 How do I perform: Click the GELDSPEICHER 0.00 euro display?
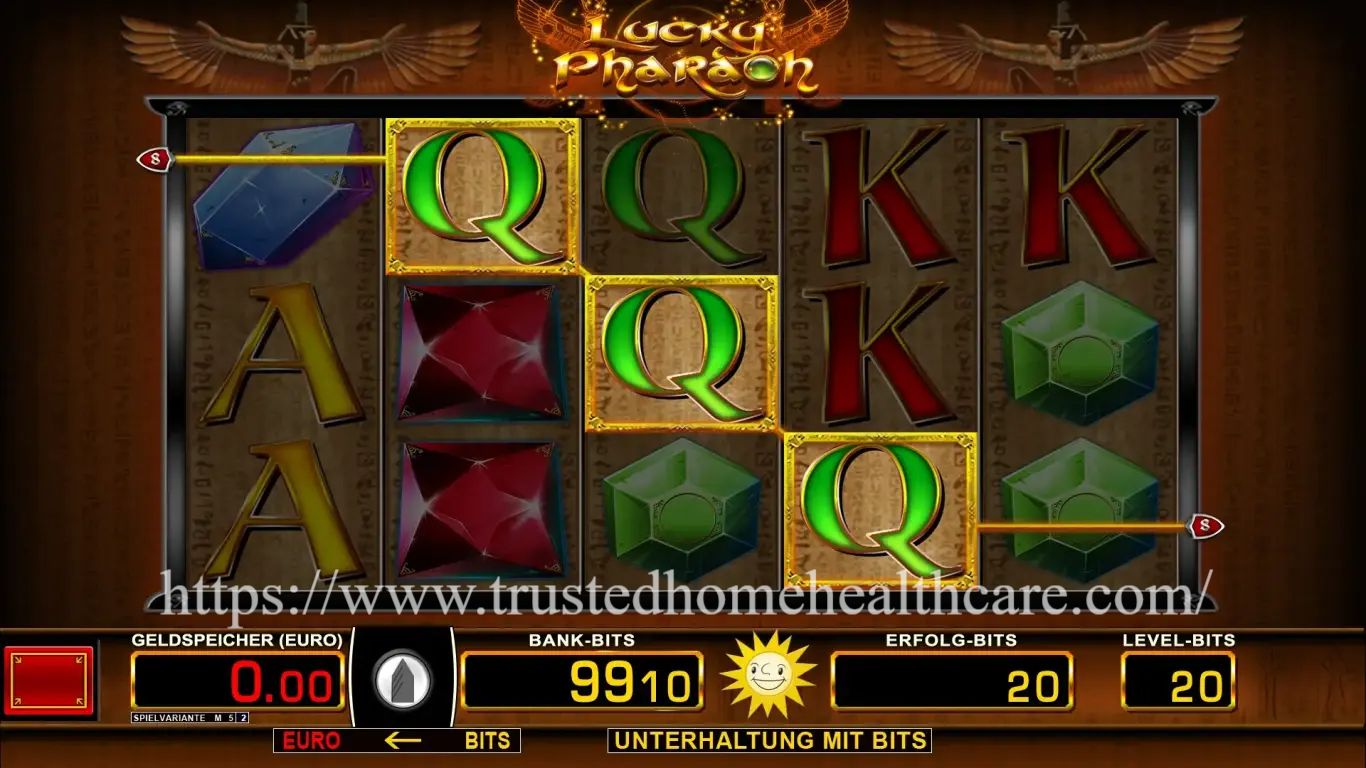(236, 682)
